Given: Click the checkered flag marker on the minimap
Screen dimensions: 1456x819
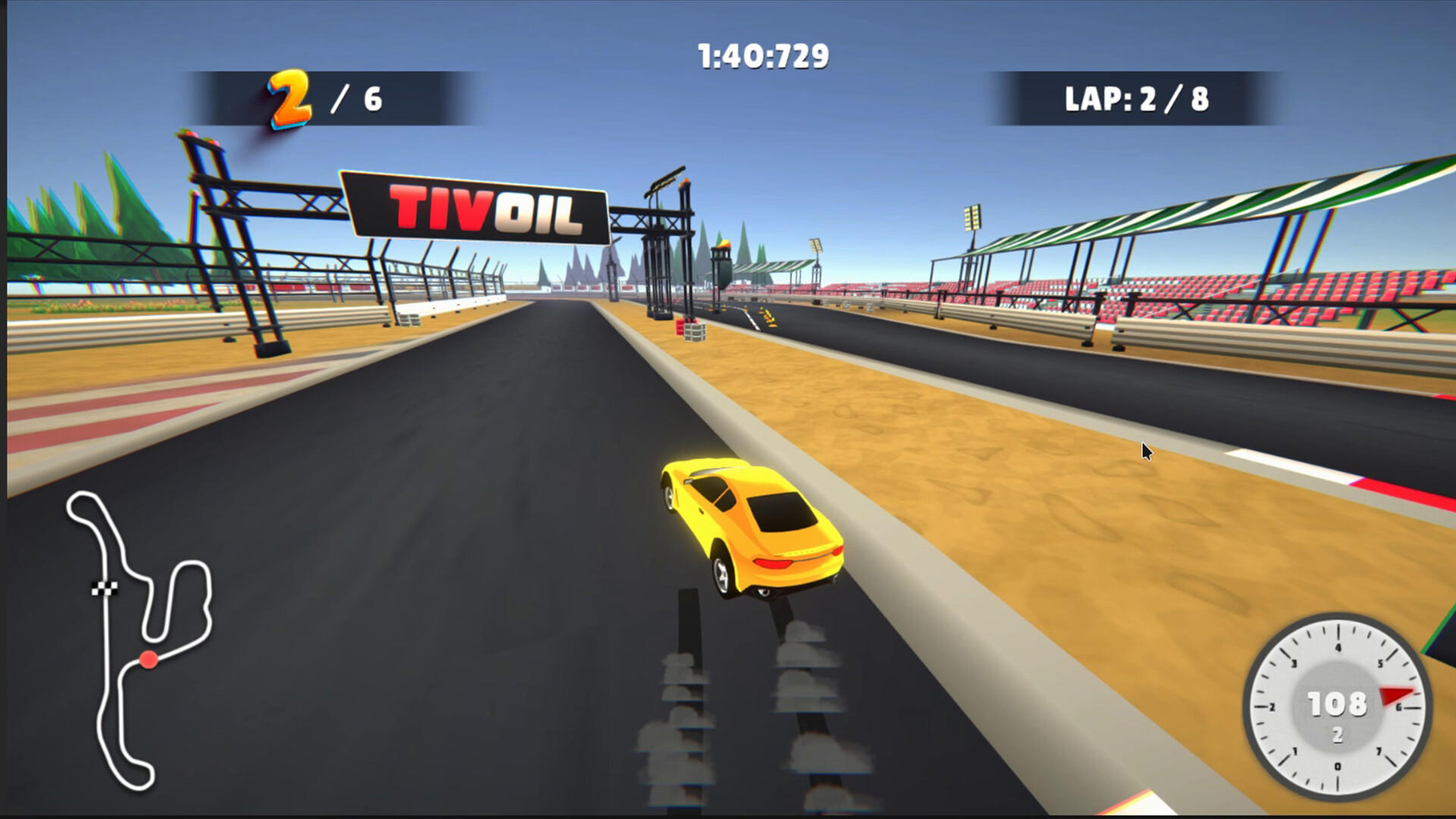Looking at the screenshot, I should tap(107, 587).
